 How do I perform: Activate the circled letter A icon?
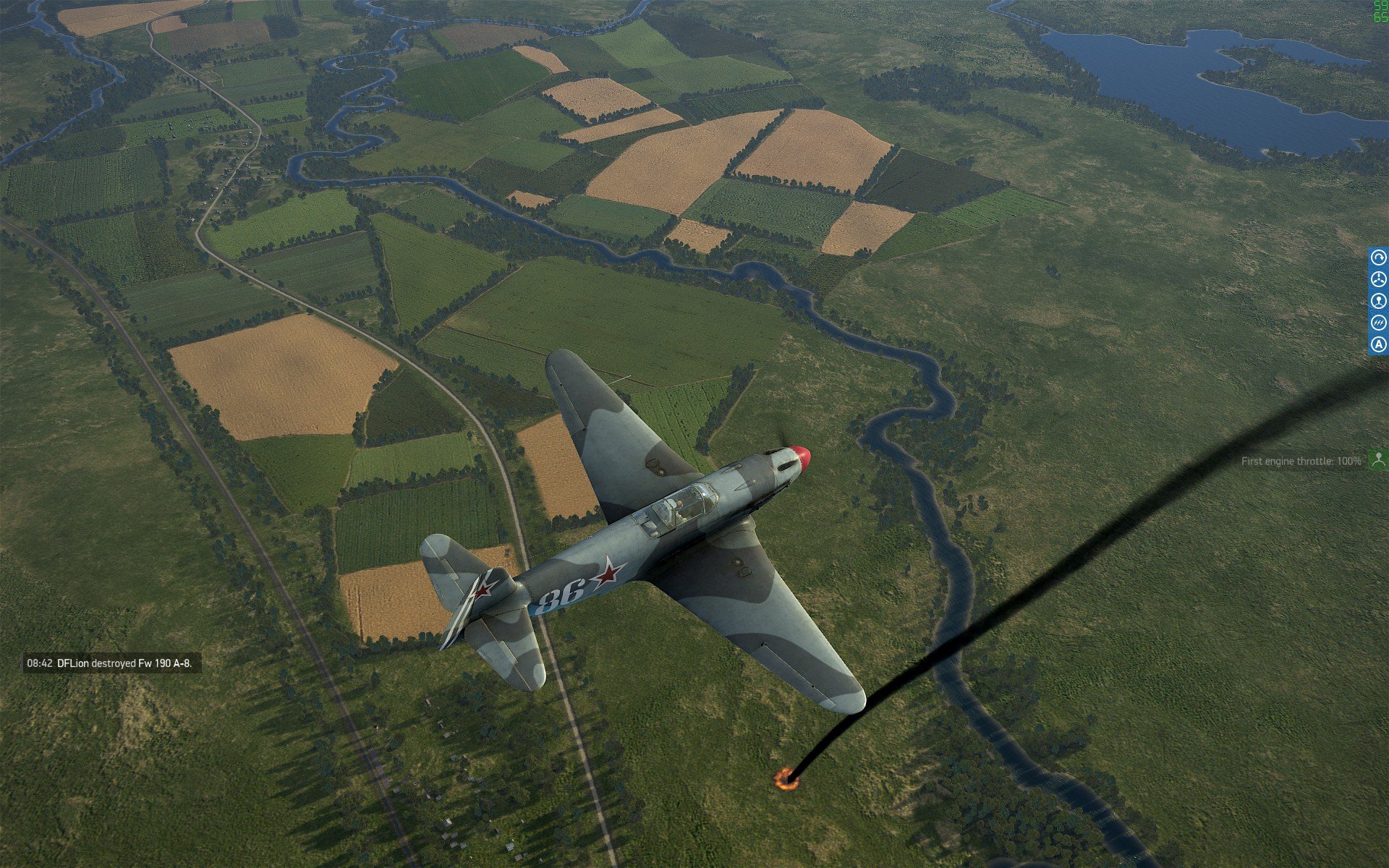(1379, 345)
